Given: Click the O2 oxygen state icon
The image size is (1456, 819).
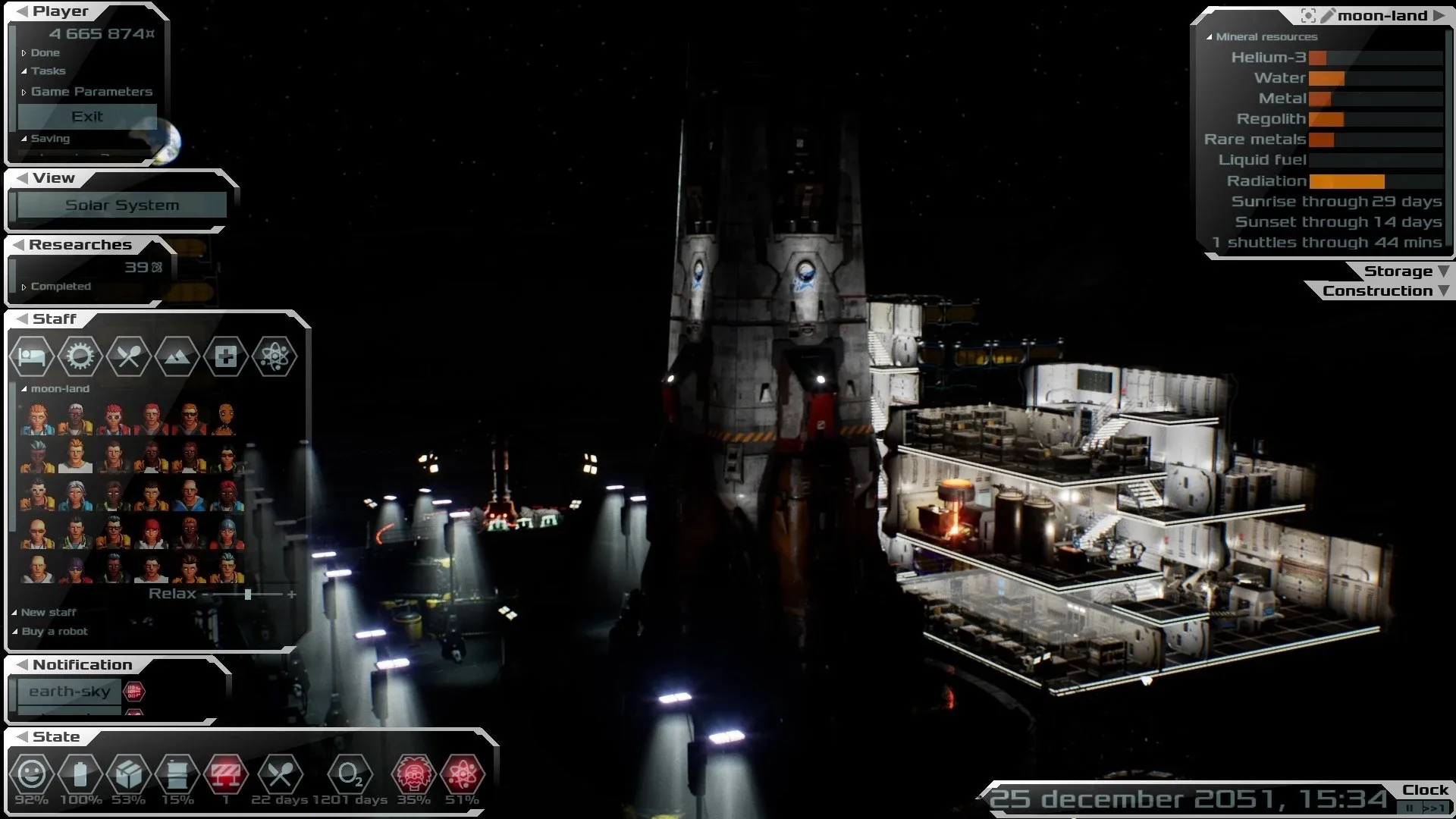Looking at the screenshot, I should (x=350, y=775).
